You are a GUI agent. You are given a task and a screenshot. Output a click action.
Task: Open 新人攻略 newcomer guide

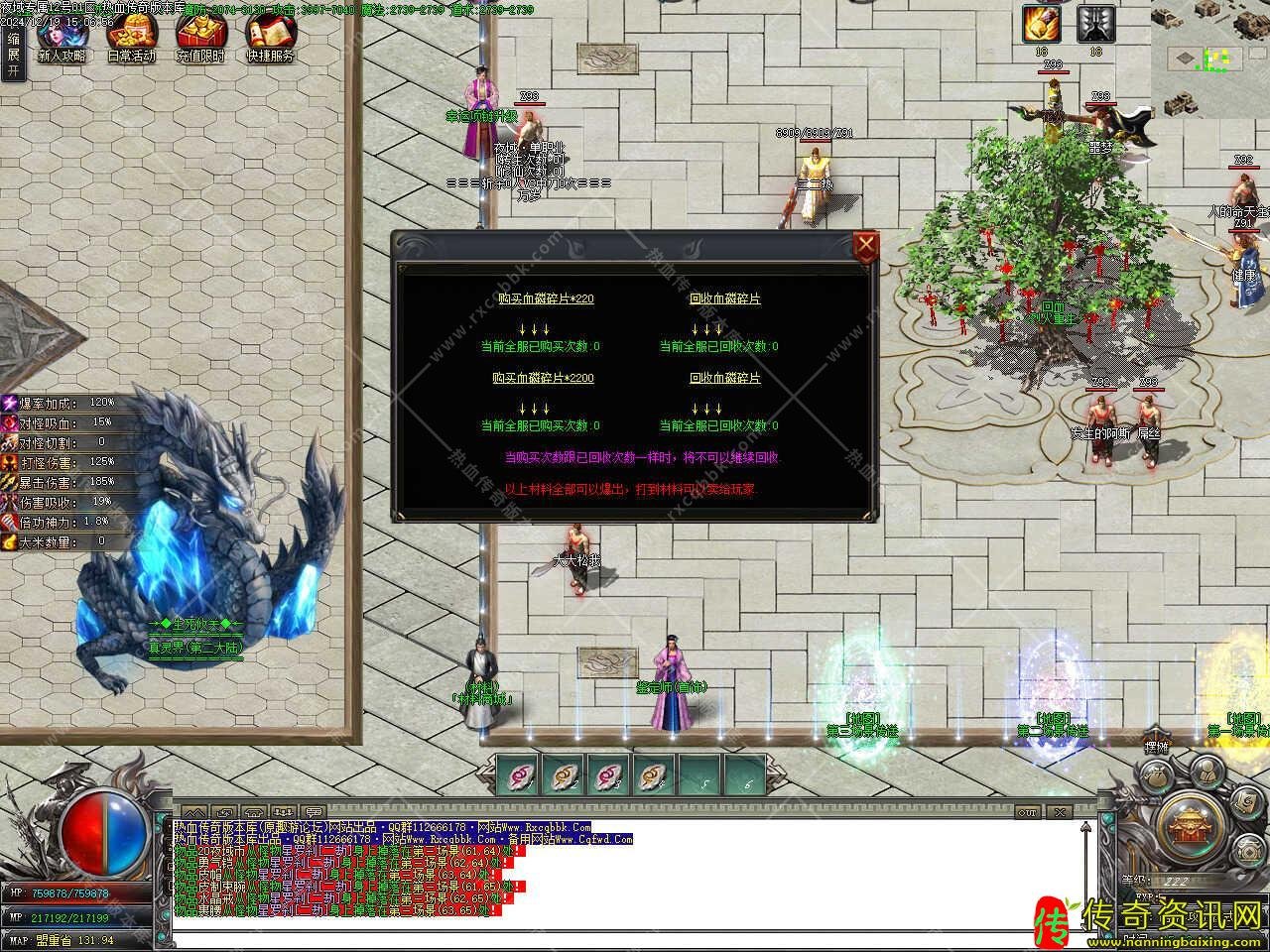[x=61, y=41]
